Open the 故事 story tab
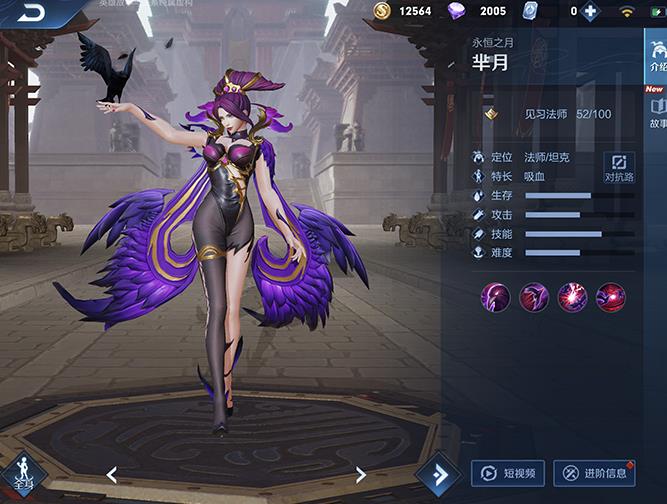This screenshot has width=667, height=504. pos(657,111)
